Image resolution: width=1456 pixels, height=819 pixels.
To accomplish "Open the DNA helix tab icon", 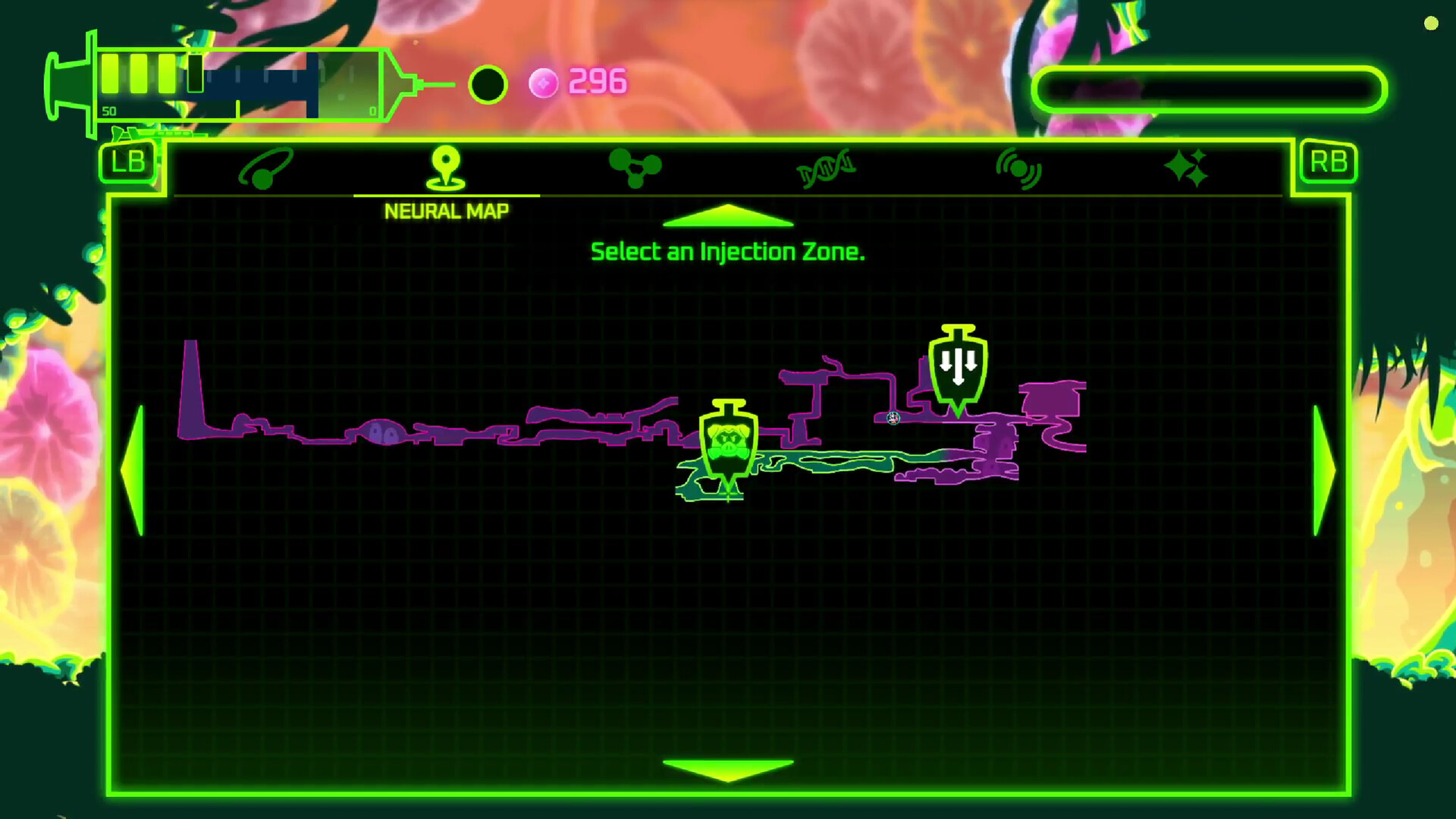I will click(x=827, y=168).
